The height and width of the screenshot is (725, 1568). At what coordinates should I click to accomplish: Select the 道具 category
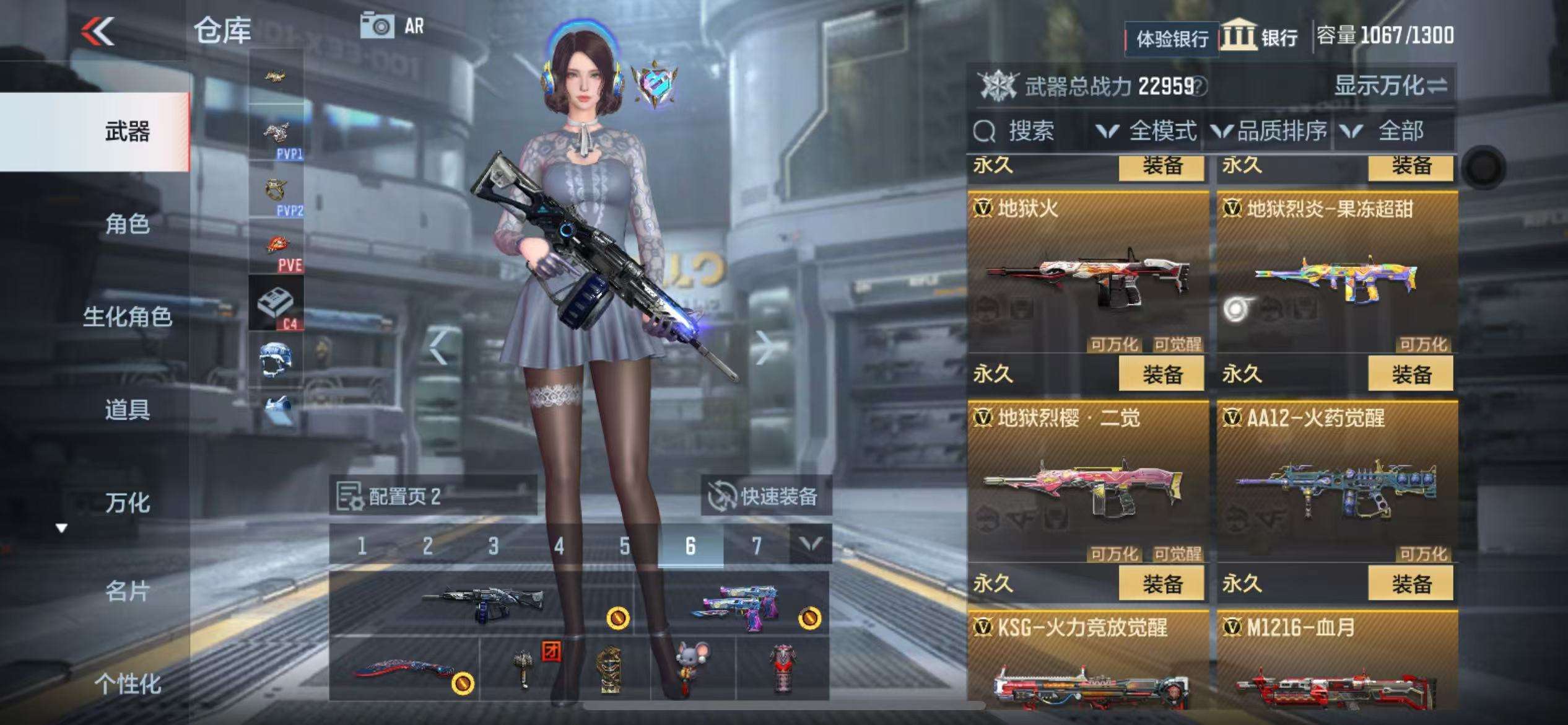[127, 410]
